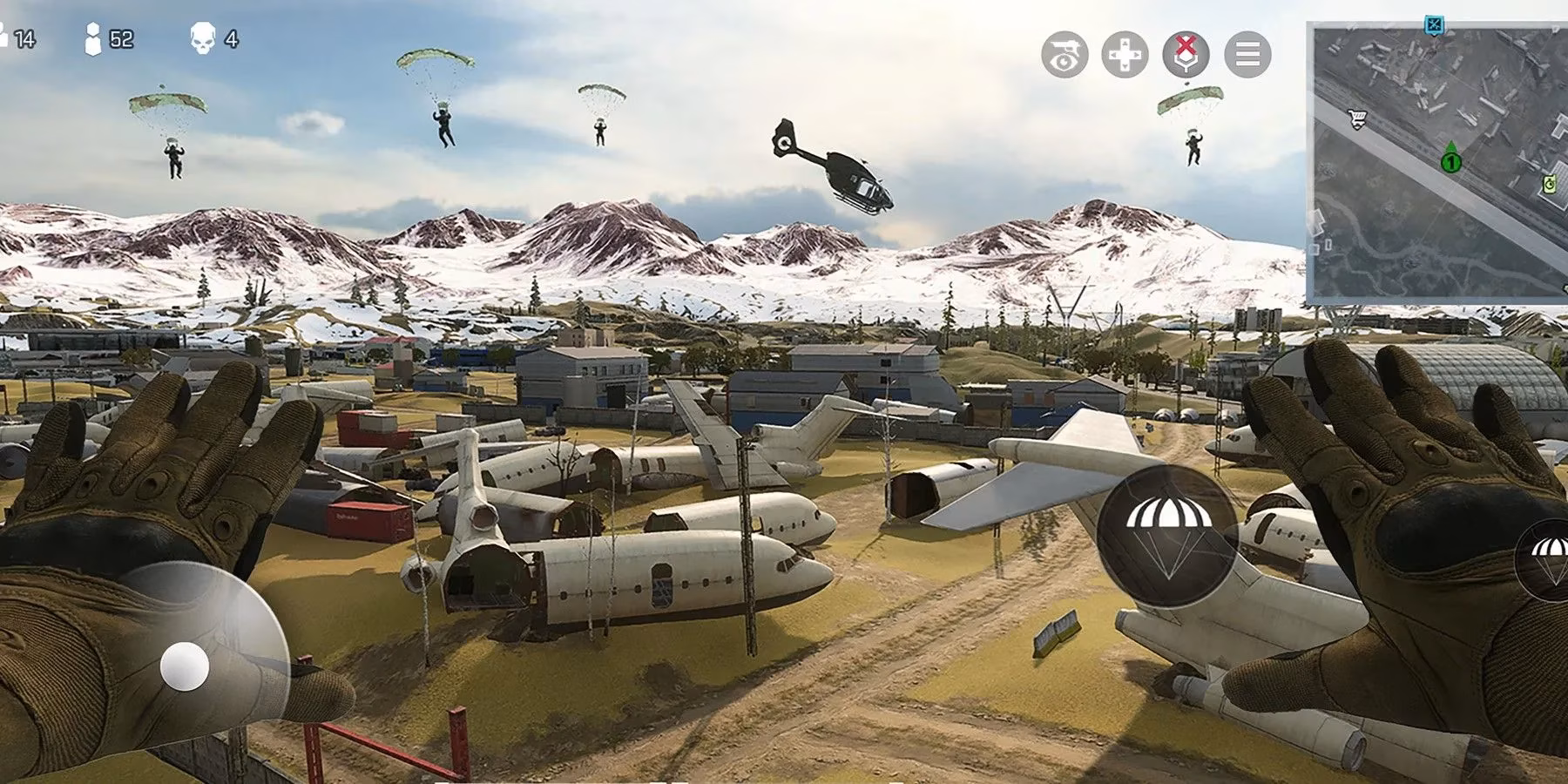The height and width of the screenshot is (784, 1568).
Task: Select the shopping cart buy station marker
Action: pyautogui.click(x=1356, y=119)
